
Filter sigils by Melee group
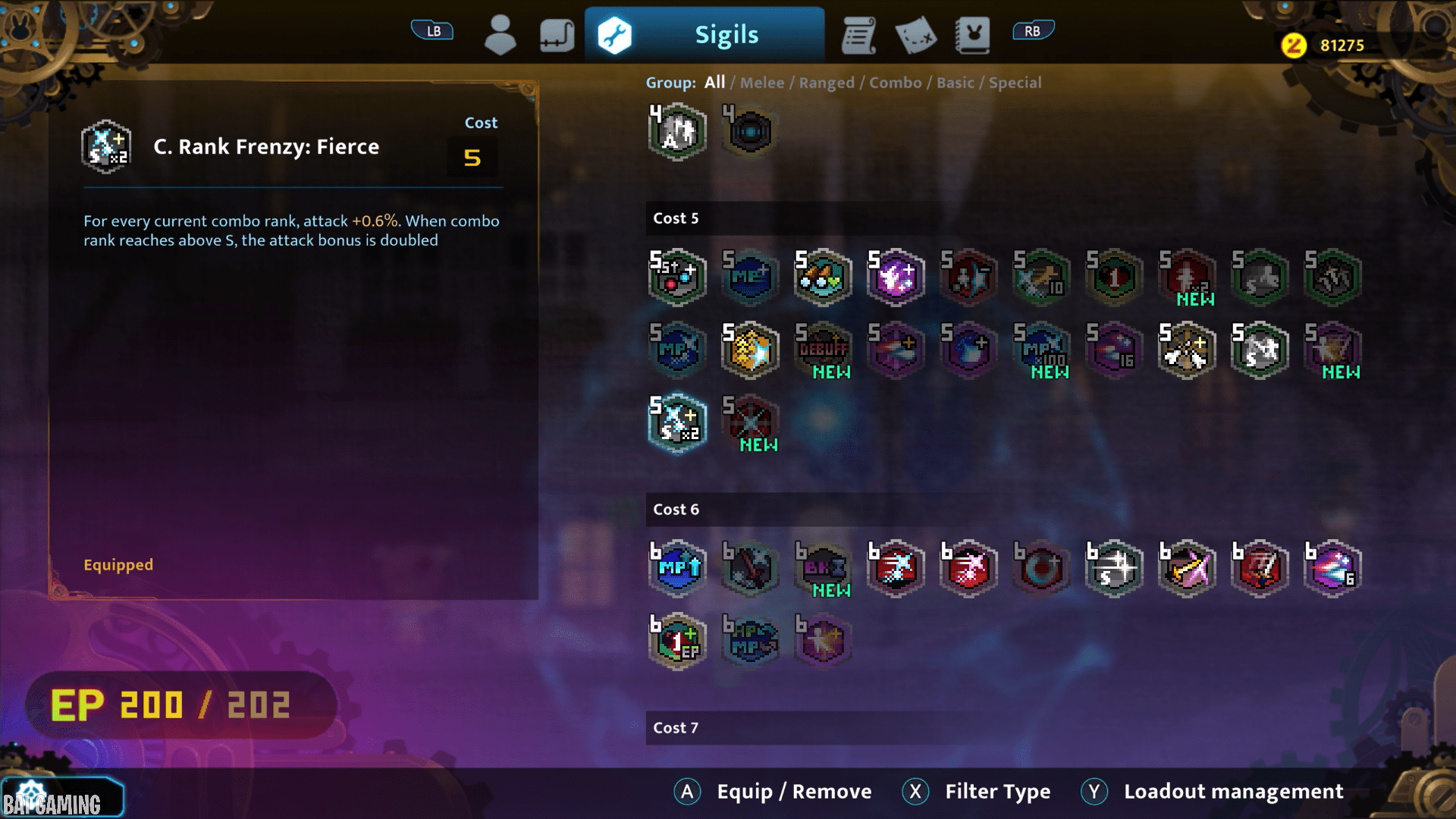click(762, 83)
